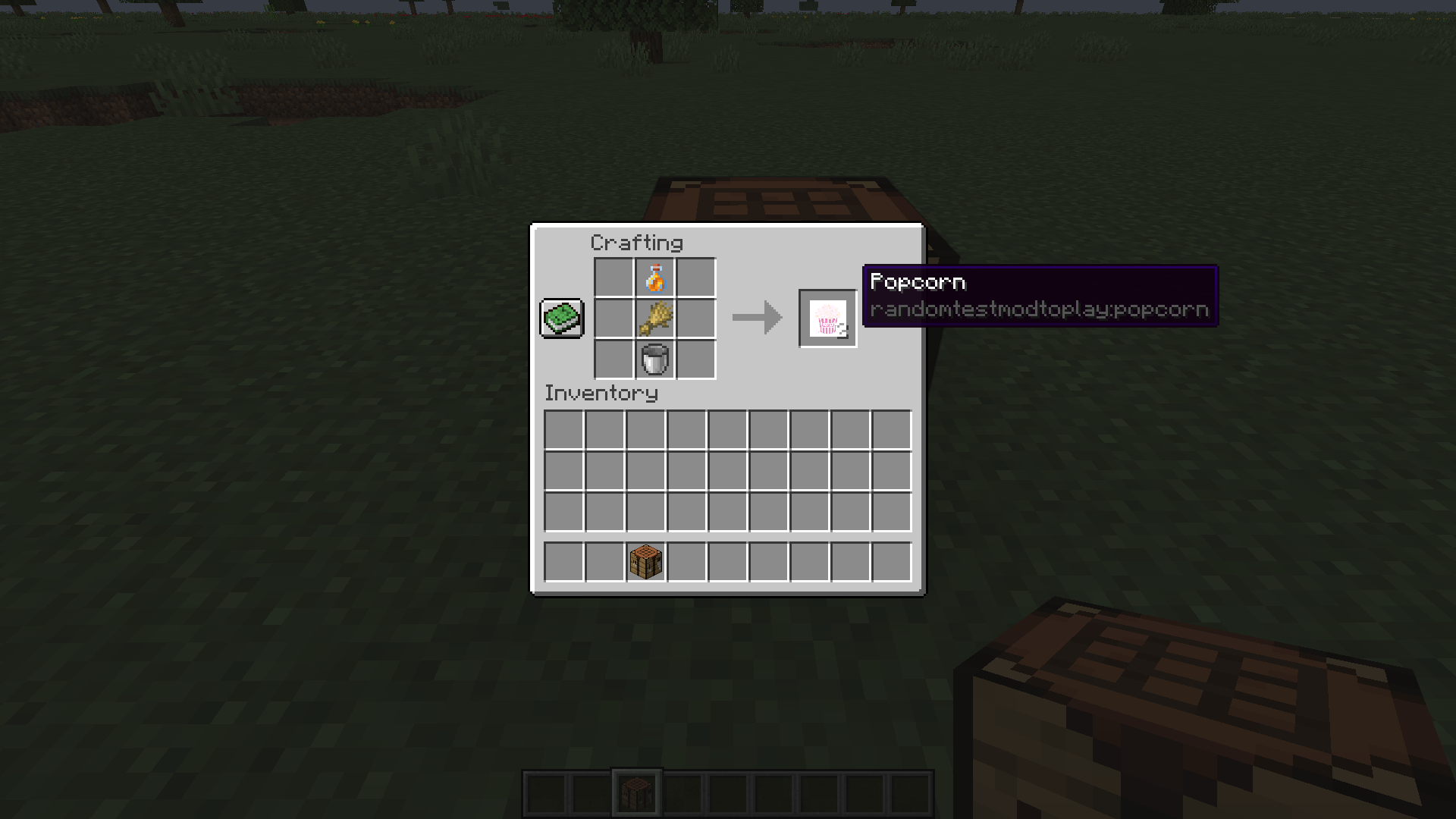
Task: Click the randomtestmodtoplay:popcorn identifier text
Action: (1039, 309)
